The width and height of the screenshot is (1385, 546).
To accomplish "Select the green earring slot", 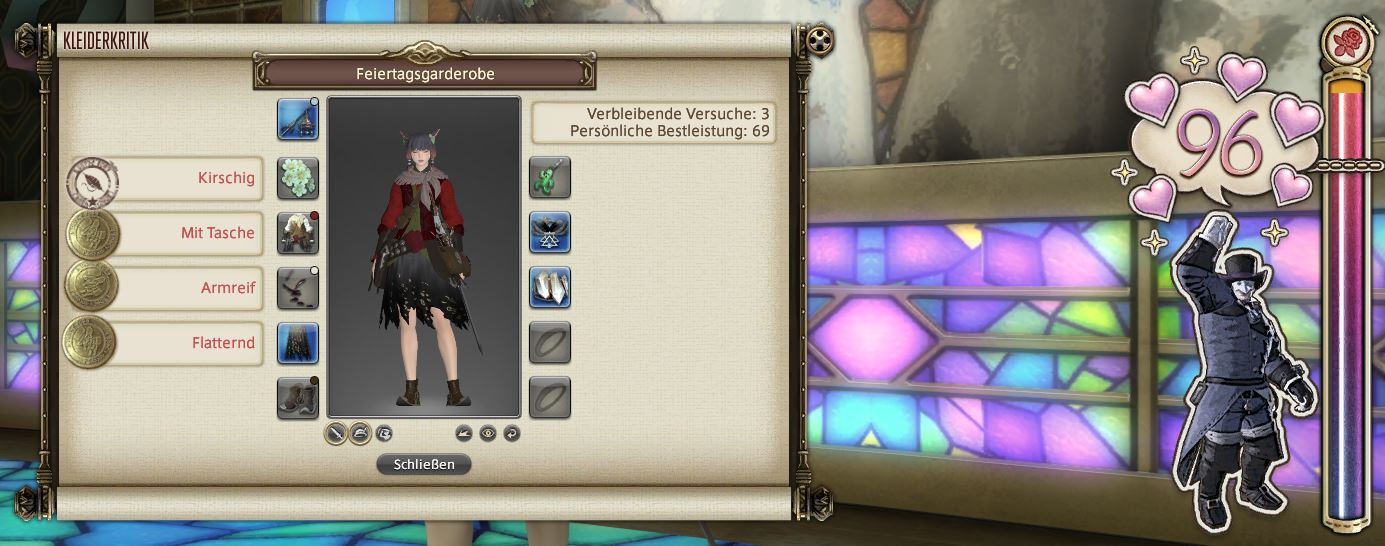I will tap(550, 178).
